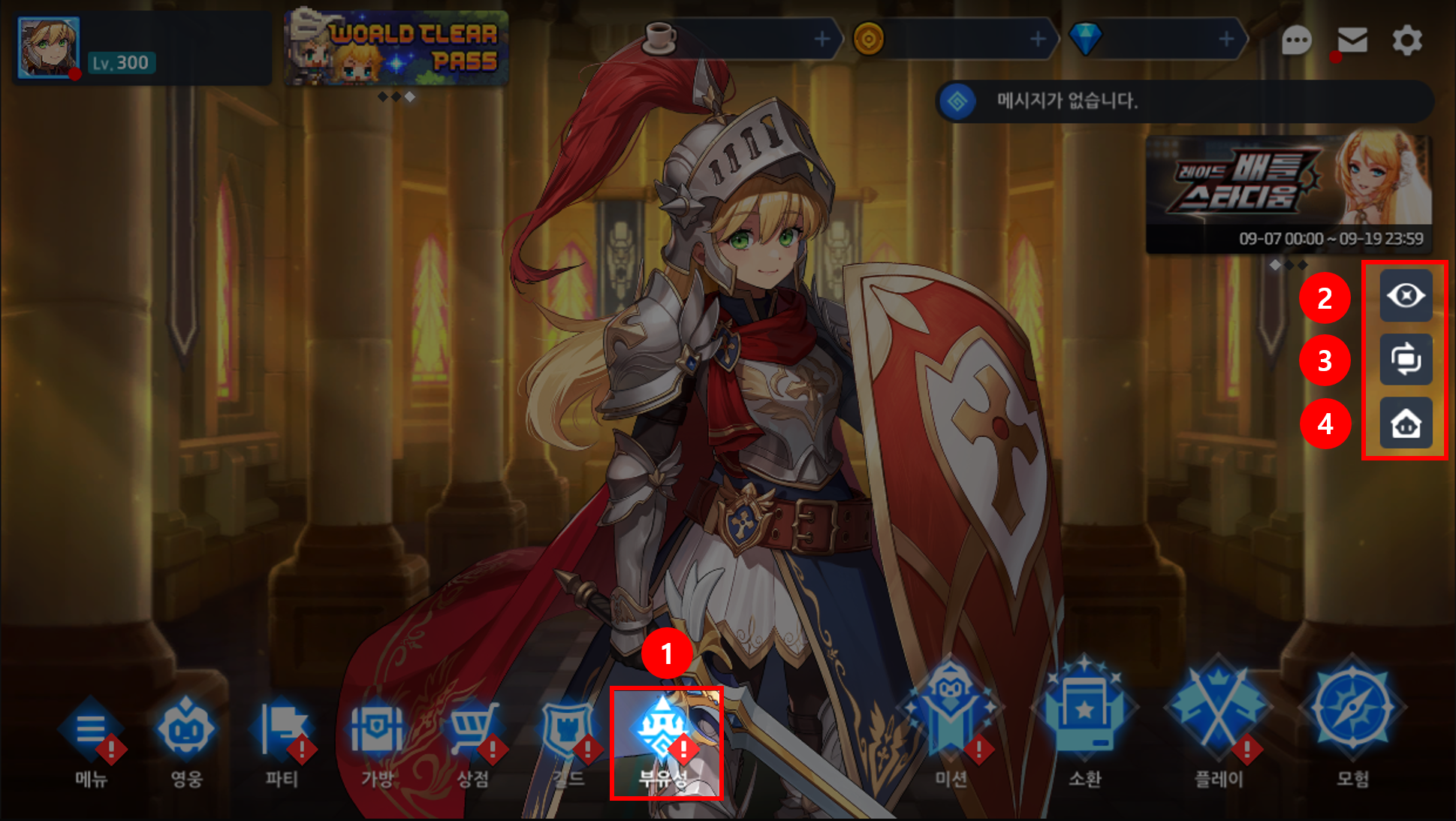Add more blue gems with plus
Viewport: 1456px width, 821px height.
pyautogui.click(x=1226, y=38)
